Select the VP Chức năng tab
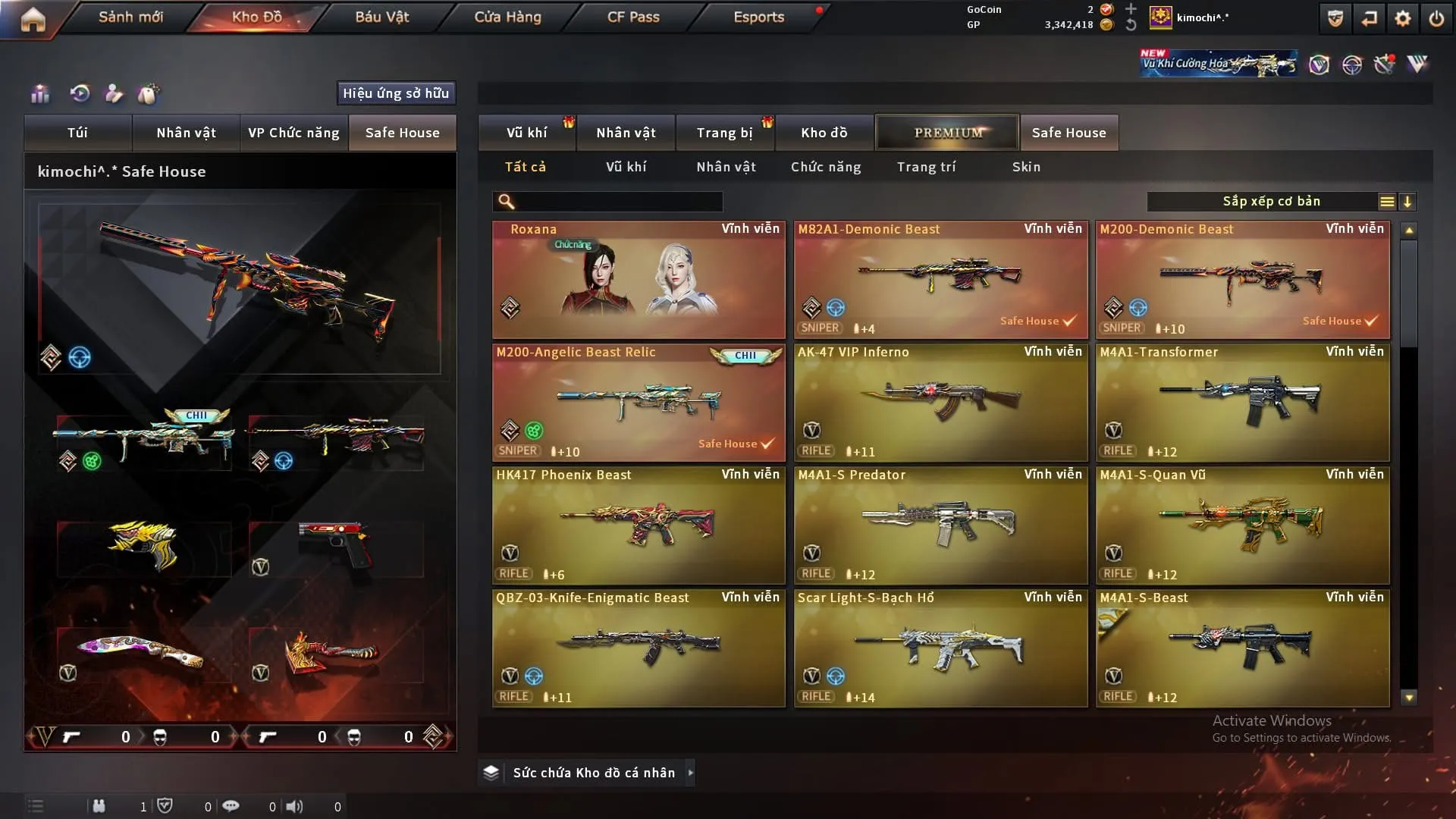Viewport: 1456px width, 819px height. point(293,133)
